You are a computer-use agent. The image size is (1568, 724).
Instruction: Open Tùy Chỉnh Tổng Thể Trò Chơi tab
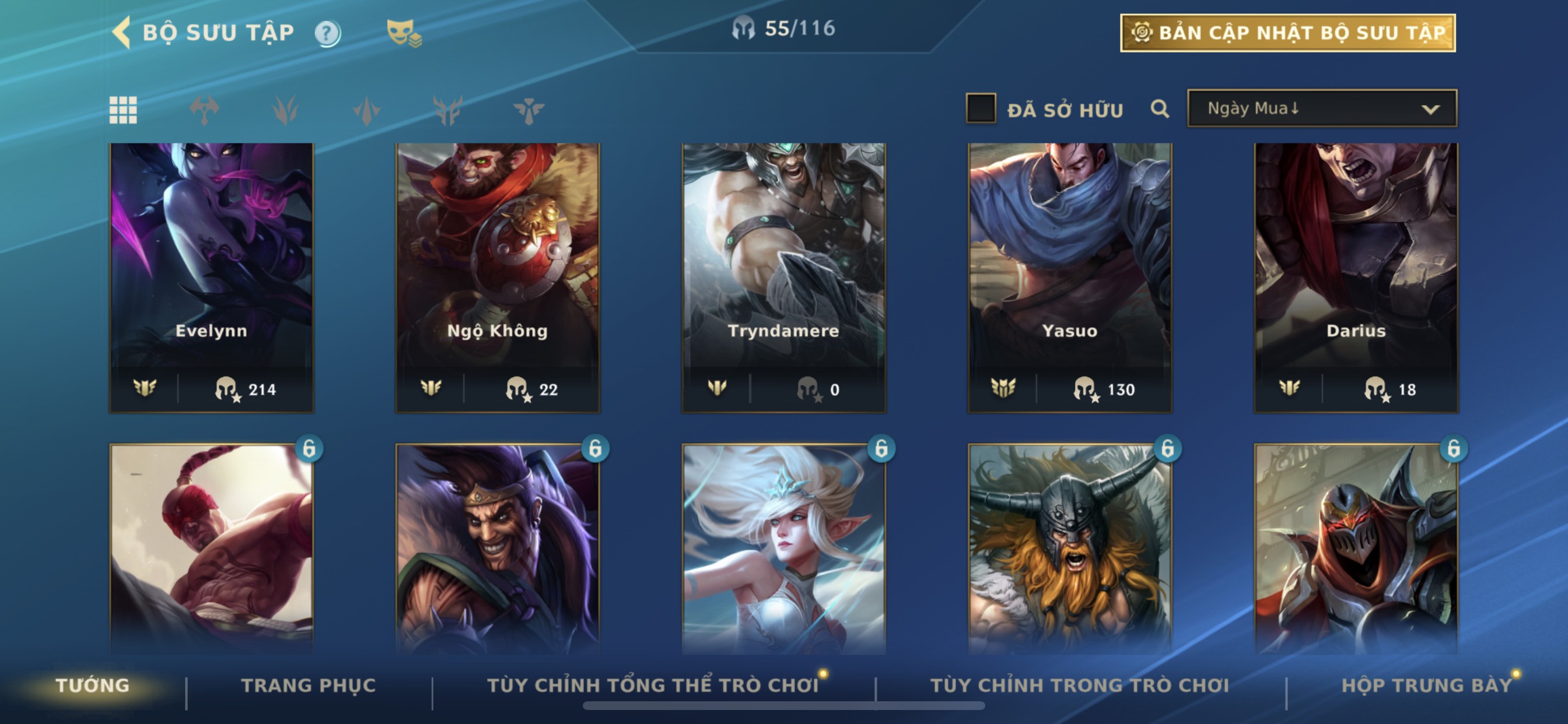click(x=653, y=685)
